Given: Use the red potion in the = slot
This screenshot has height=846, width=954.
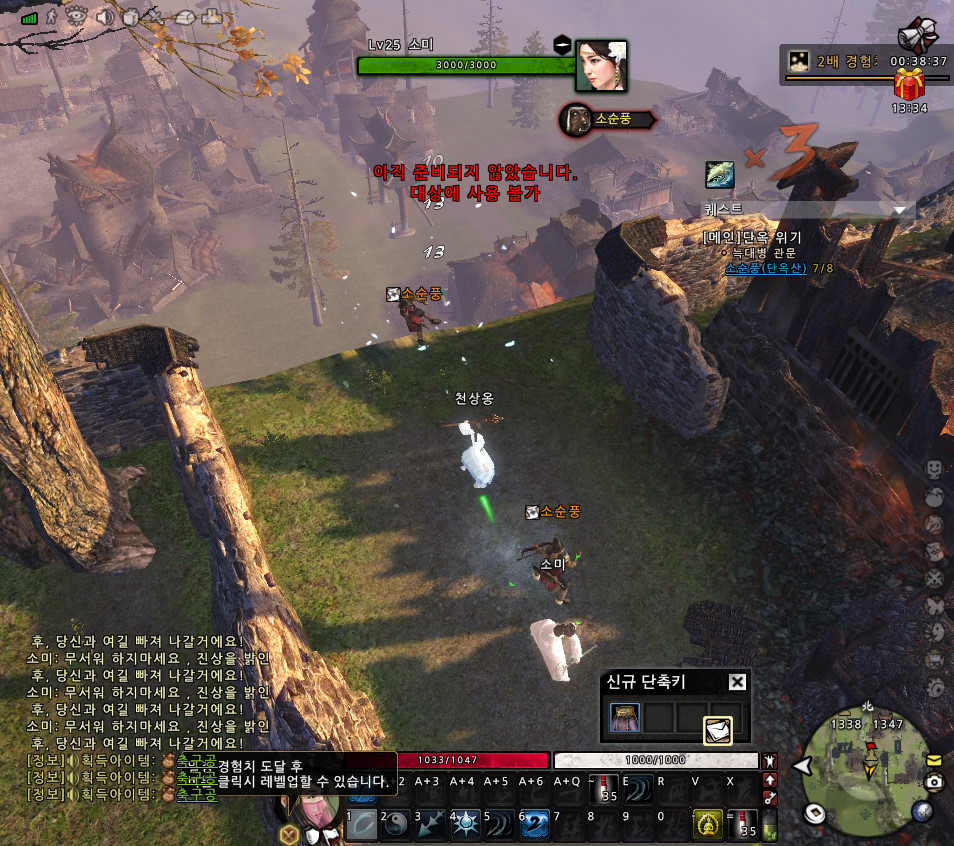Looking at the screenshot, I should pyautogui.click(x=743, y=824).
